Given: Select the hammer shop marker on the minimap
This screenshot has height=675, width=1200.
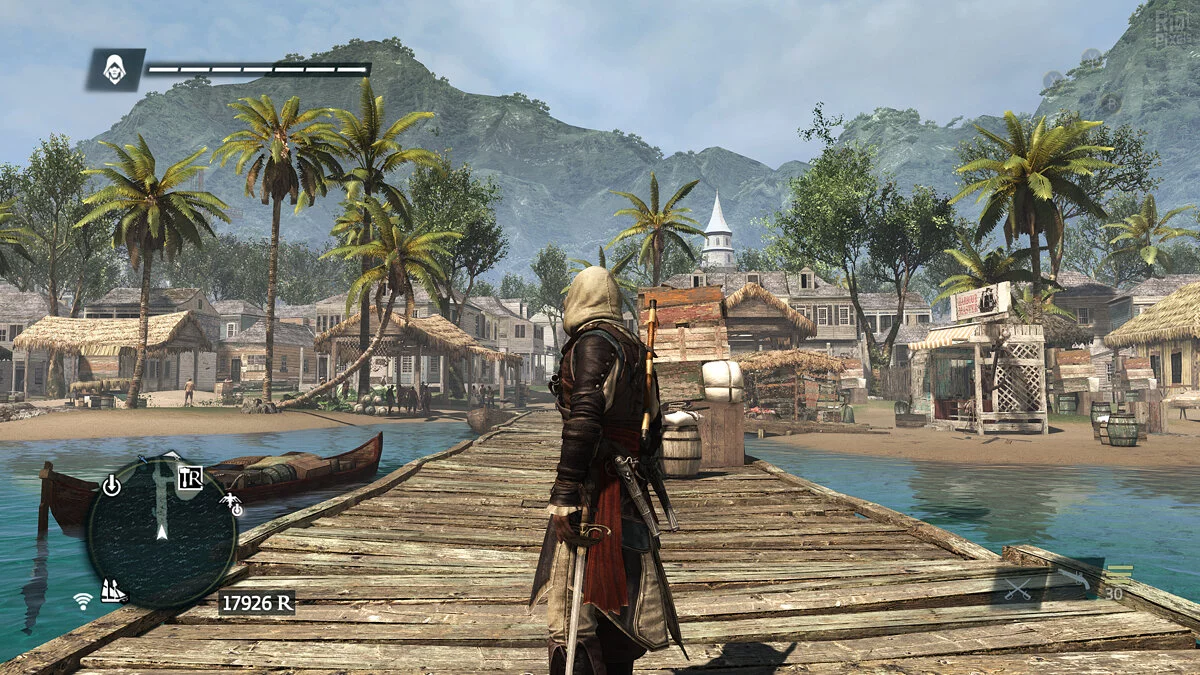Looking at the screenshot, I should point(190,478).
